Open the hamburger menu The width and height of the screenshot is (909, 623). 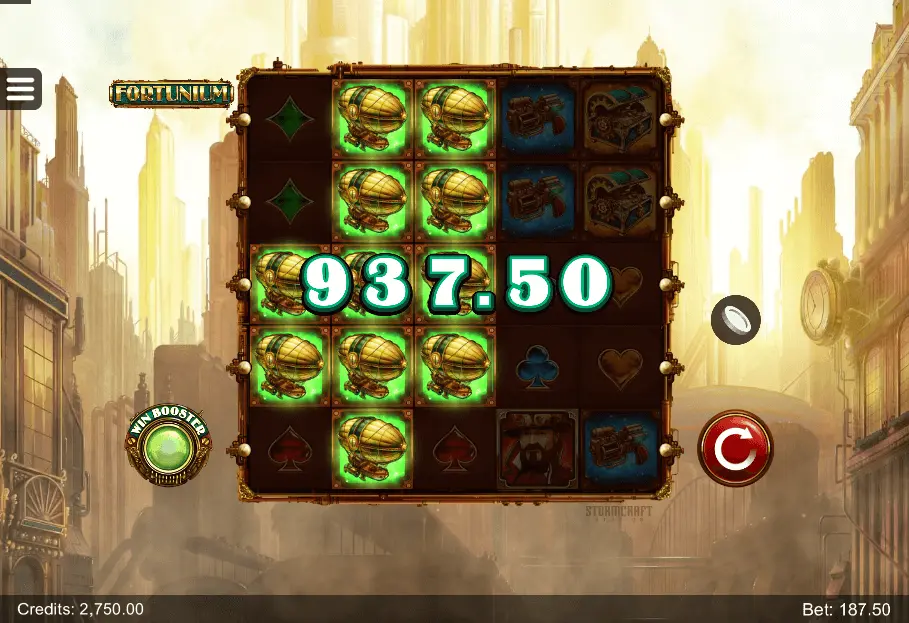[x=20, y=89]
